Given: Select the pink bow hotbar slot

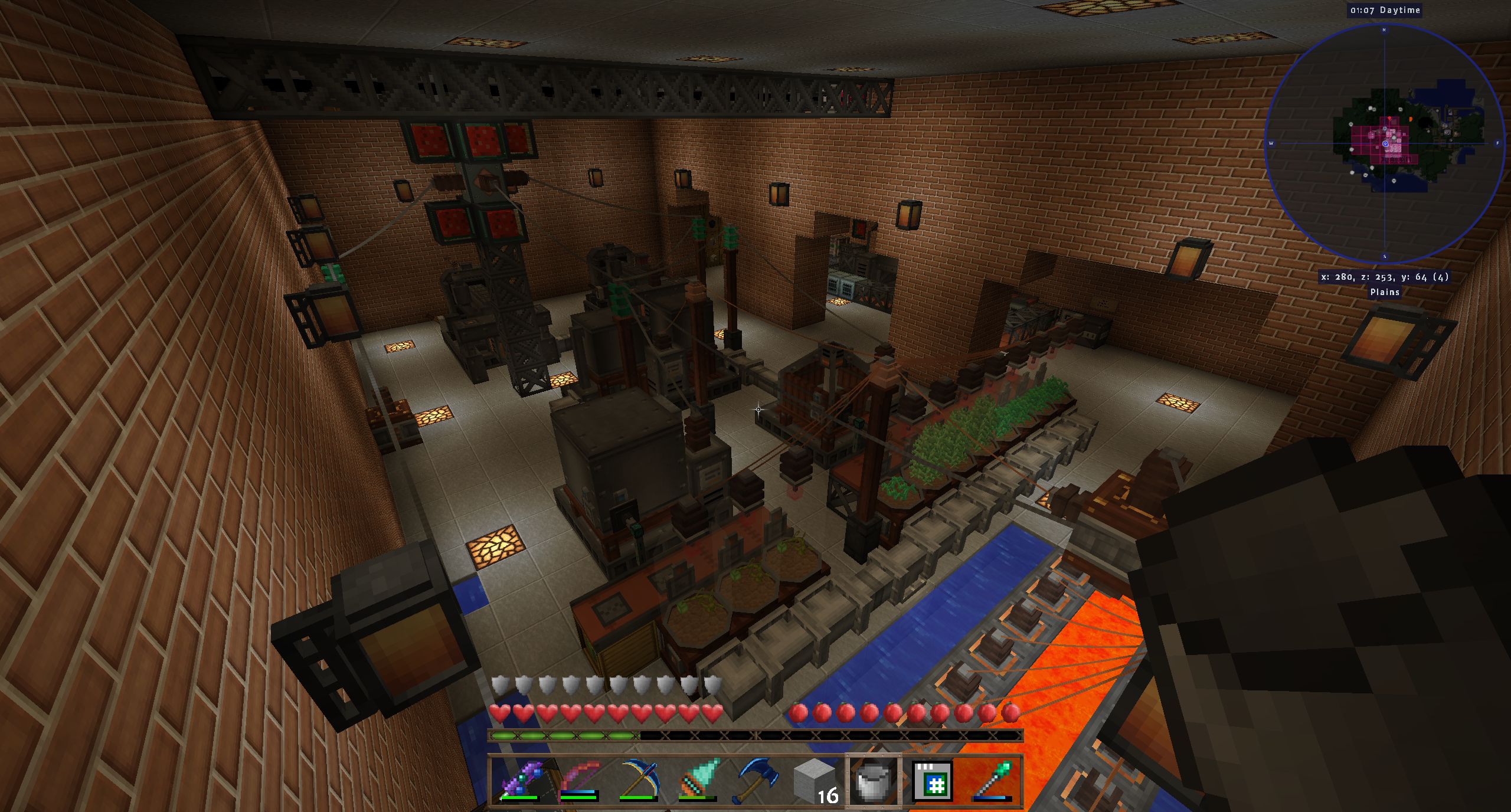Looking at the screenshot, I should point(578,780).
